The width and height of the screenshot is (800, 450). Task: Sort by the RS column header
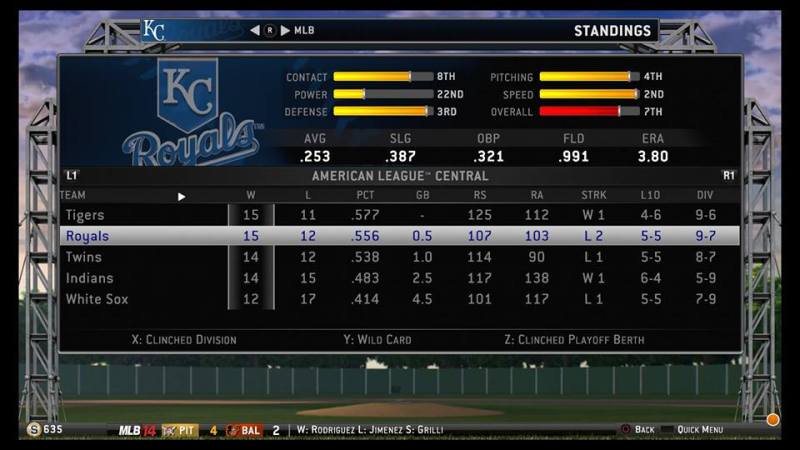coord(479,195)
